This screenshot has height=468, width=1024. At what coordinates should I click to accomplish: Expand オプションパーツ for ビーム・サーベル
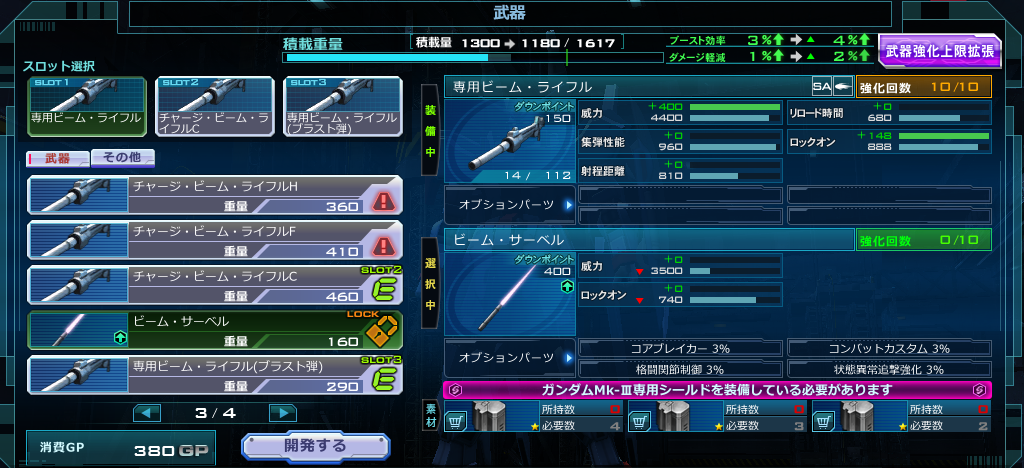click(510, 357)
